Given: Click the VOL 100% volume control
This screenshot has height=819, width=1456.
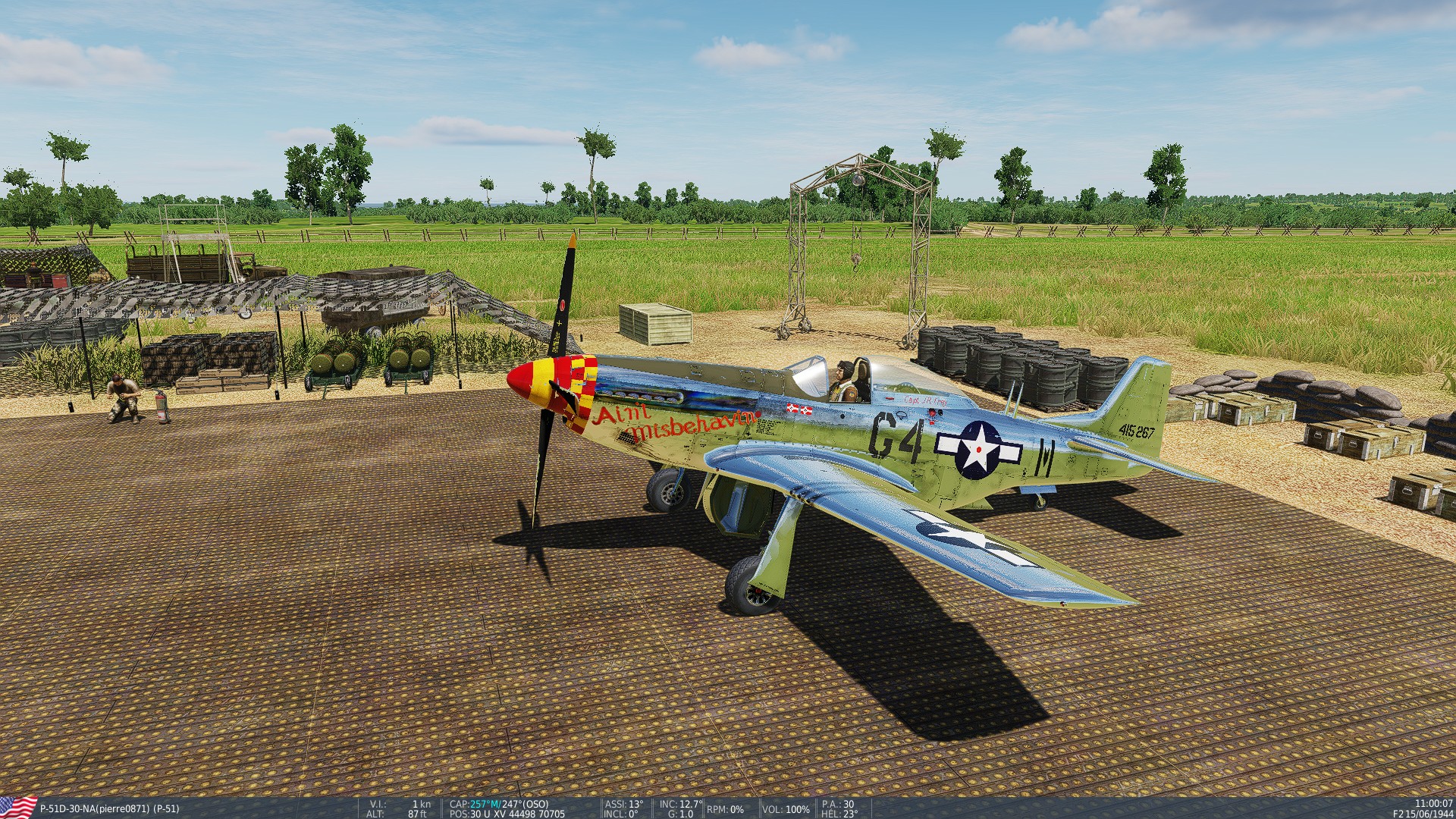Looking at the screenshot, I should coord(785,808).
